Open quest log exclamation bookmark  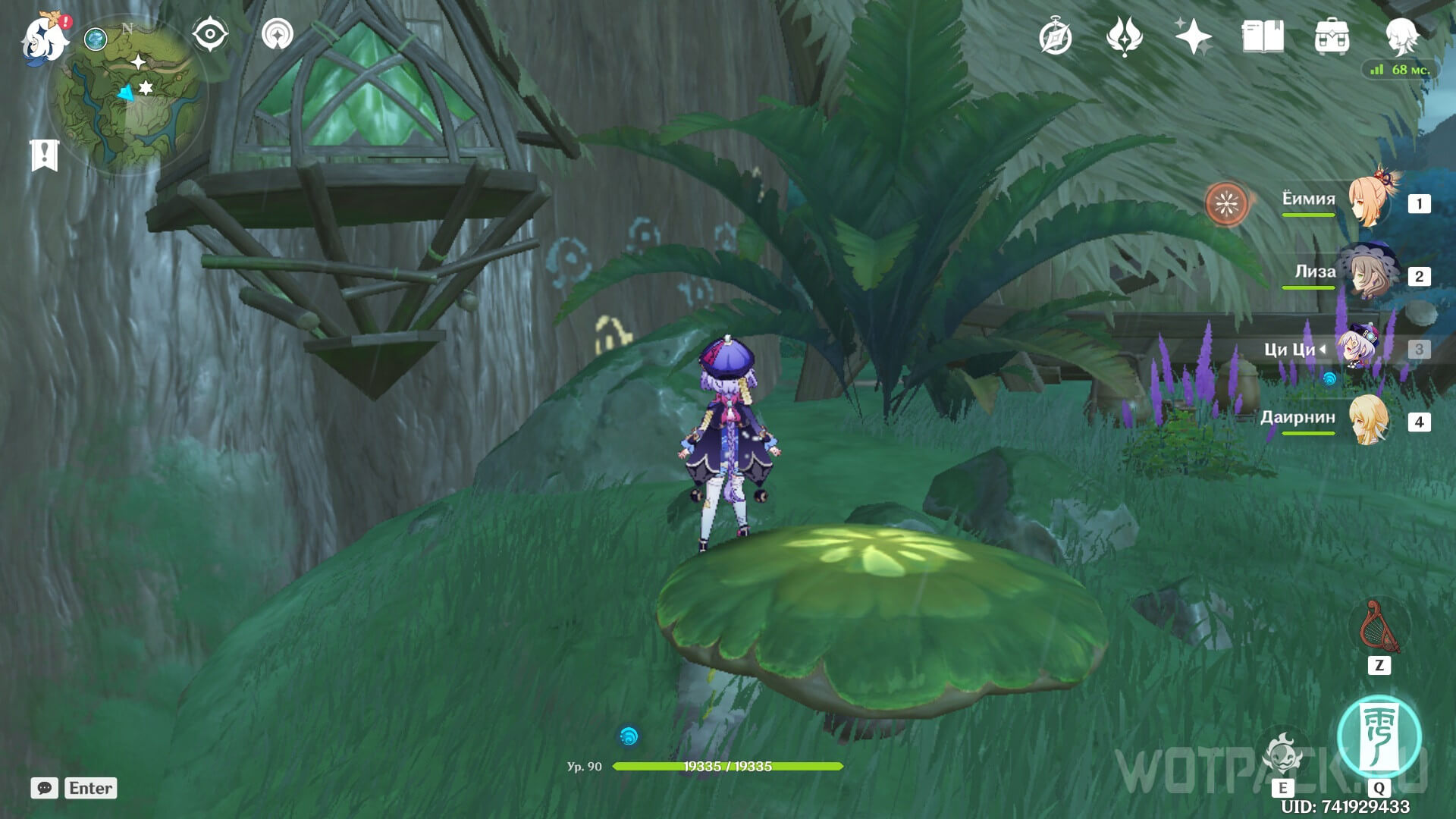pyautogui.click(x=45, y=155)
